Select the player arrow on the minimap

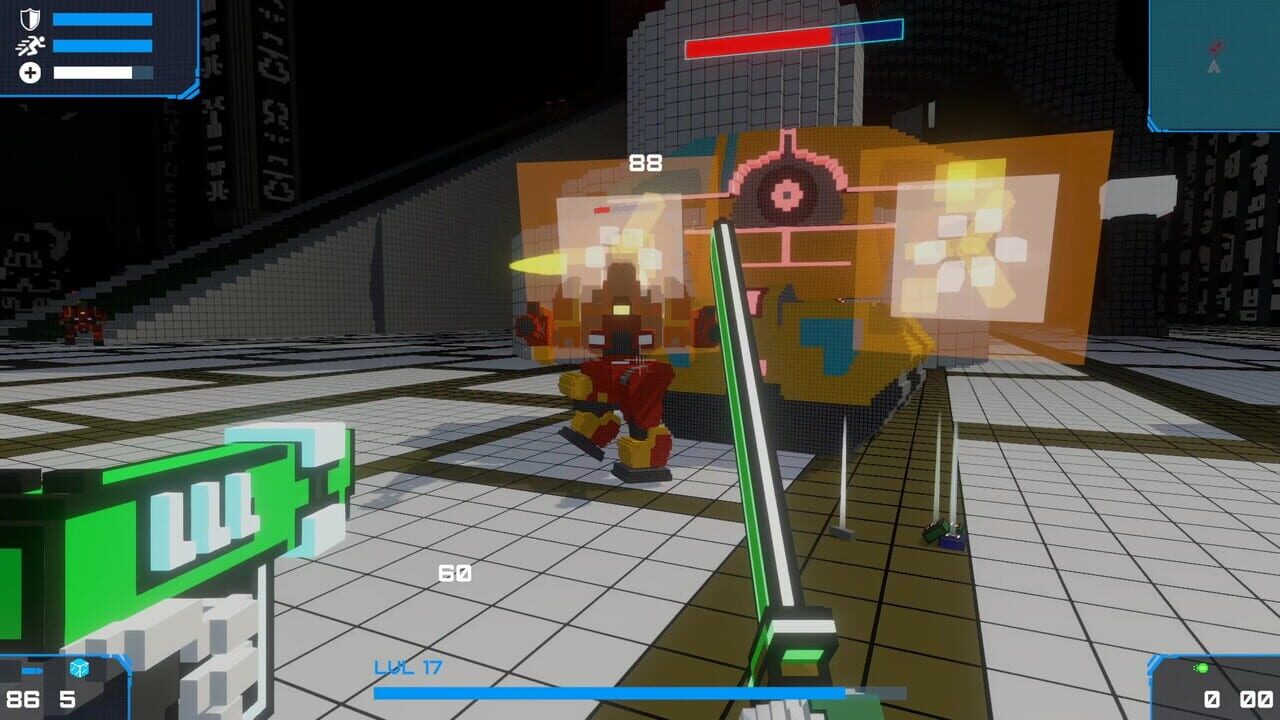pyautogui.click(x=1213, y=65)
